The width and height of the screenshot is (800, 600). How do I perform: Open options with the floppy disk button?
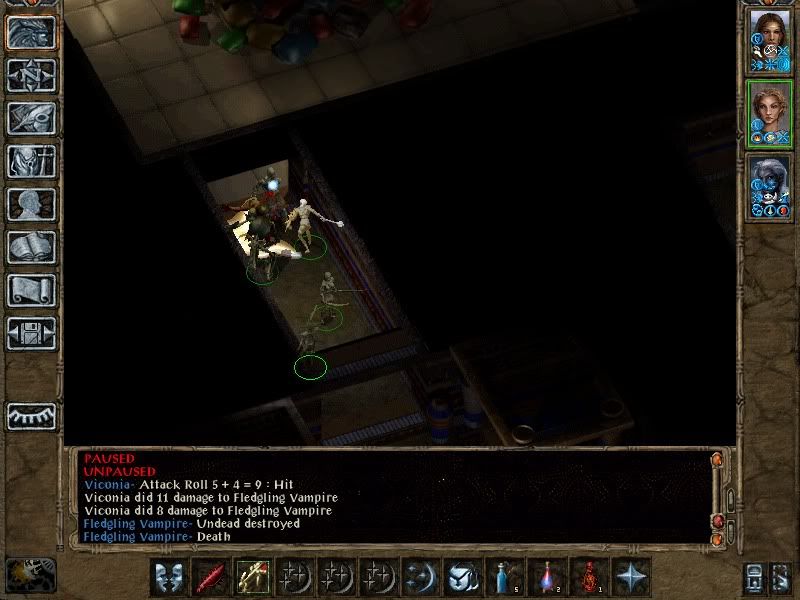pyautogui.click(x=31, y=333)
